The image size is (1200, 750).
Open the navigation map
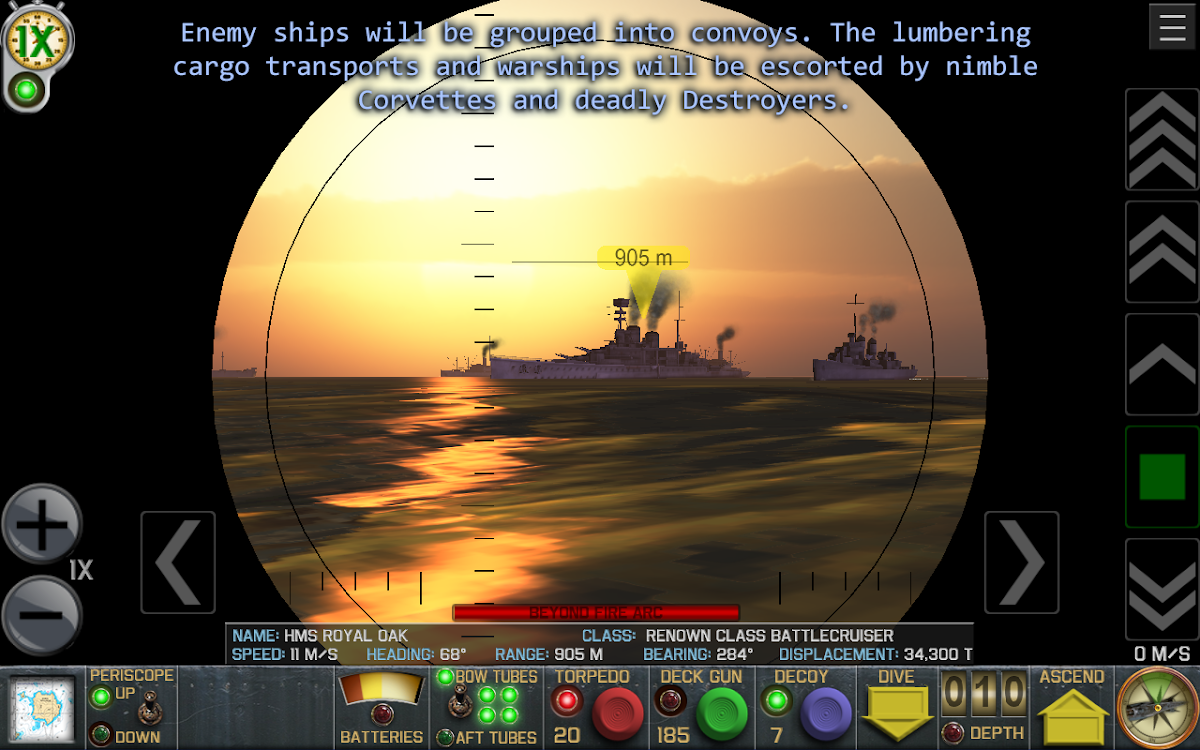pos(42,709)
